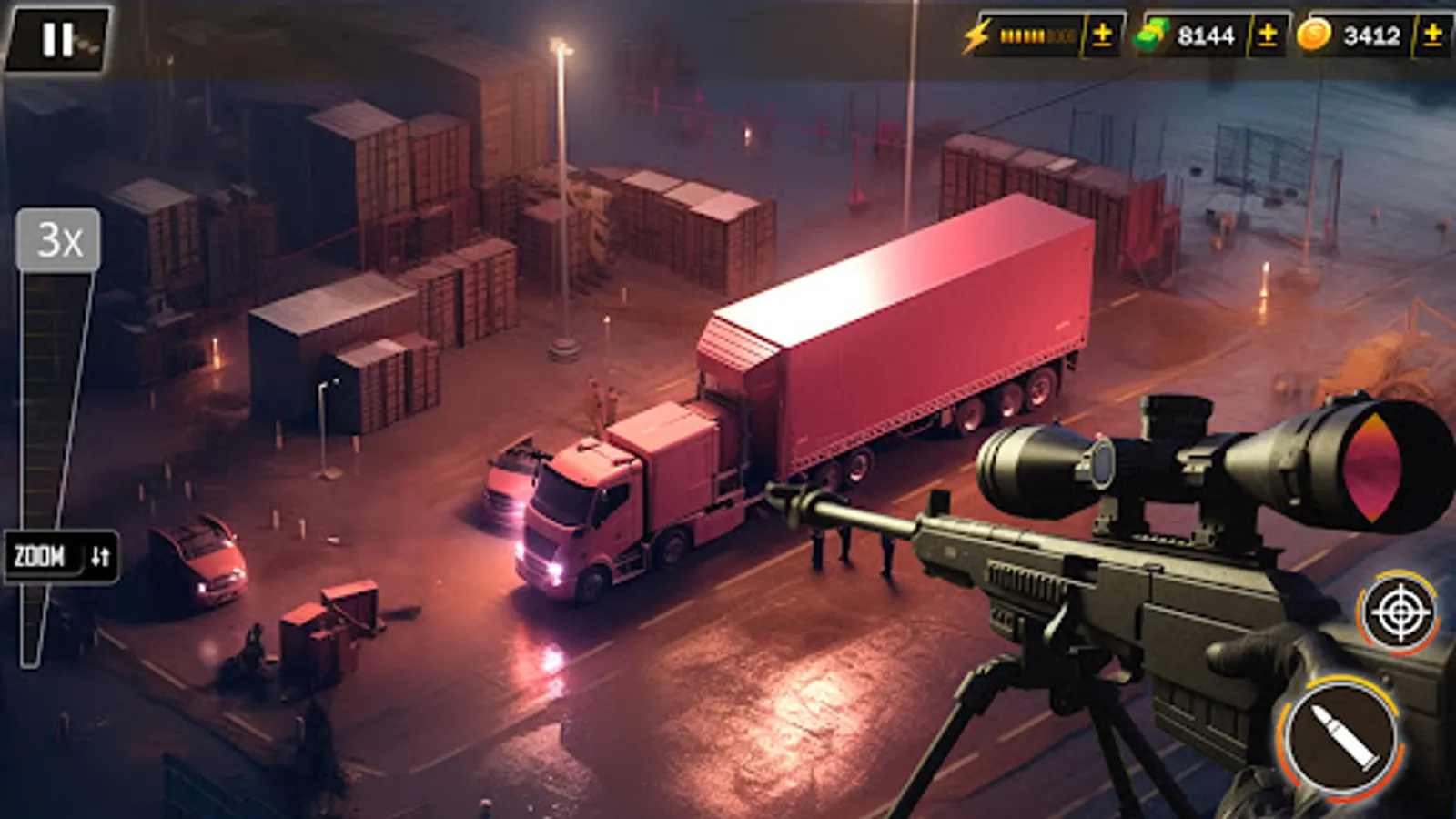Click the pause icon top left
The image size is (1456, 819).
tap(56, 38)
